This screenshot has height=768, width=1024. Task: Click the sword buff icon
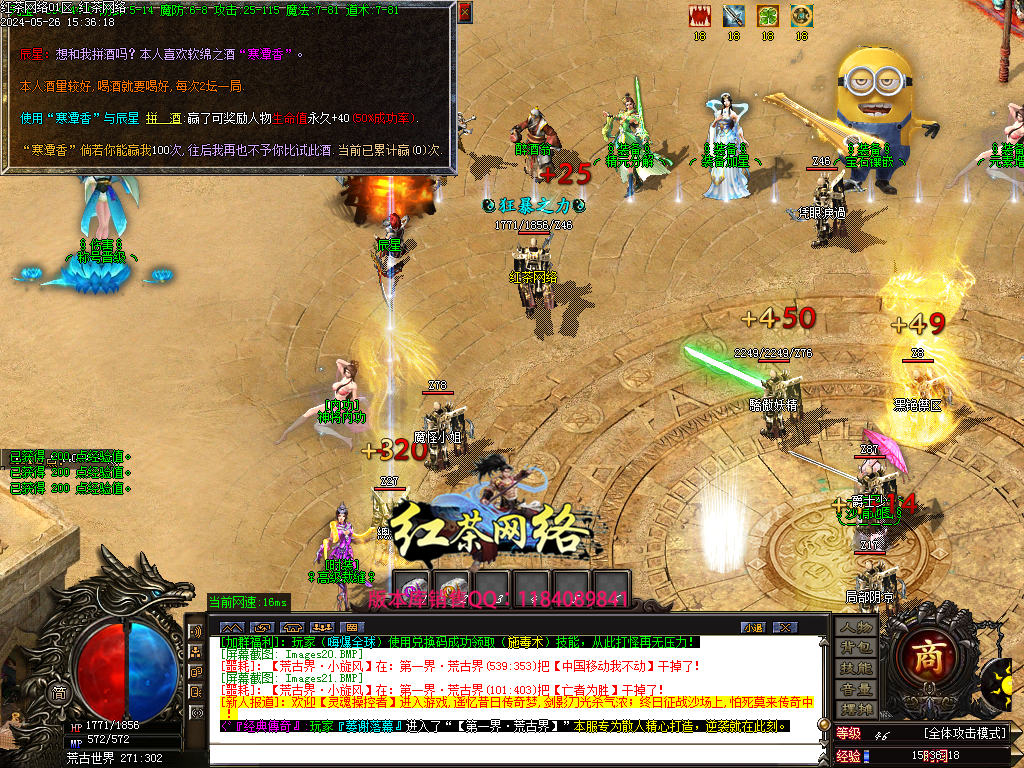[734, 16]
